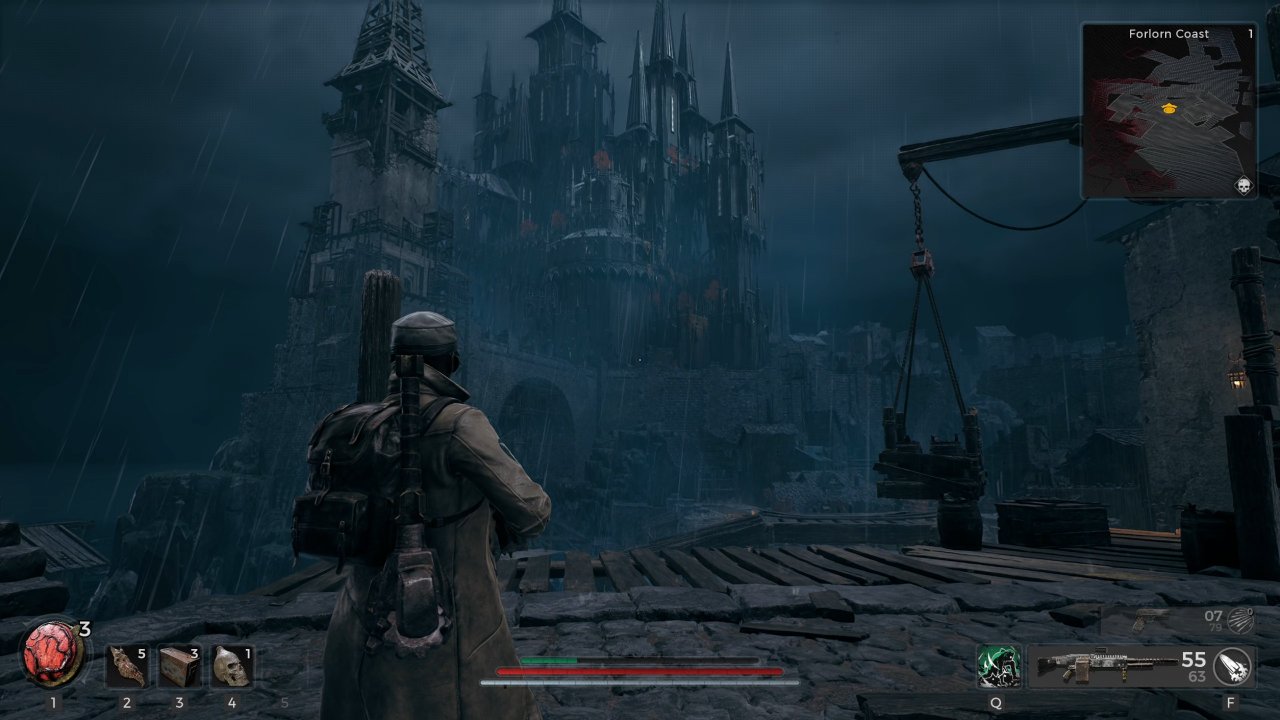The height and width of the screenshot is (720, 1280).
Task: Click the skull difficulty icon on minimap
Action: 1243,186
